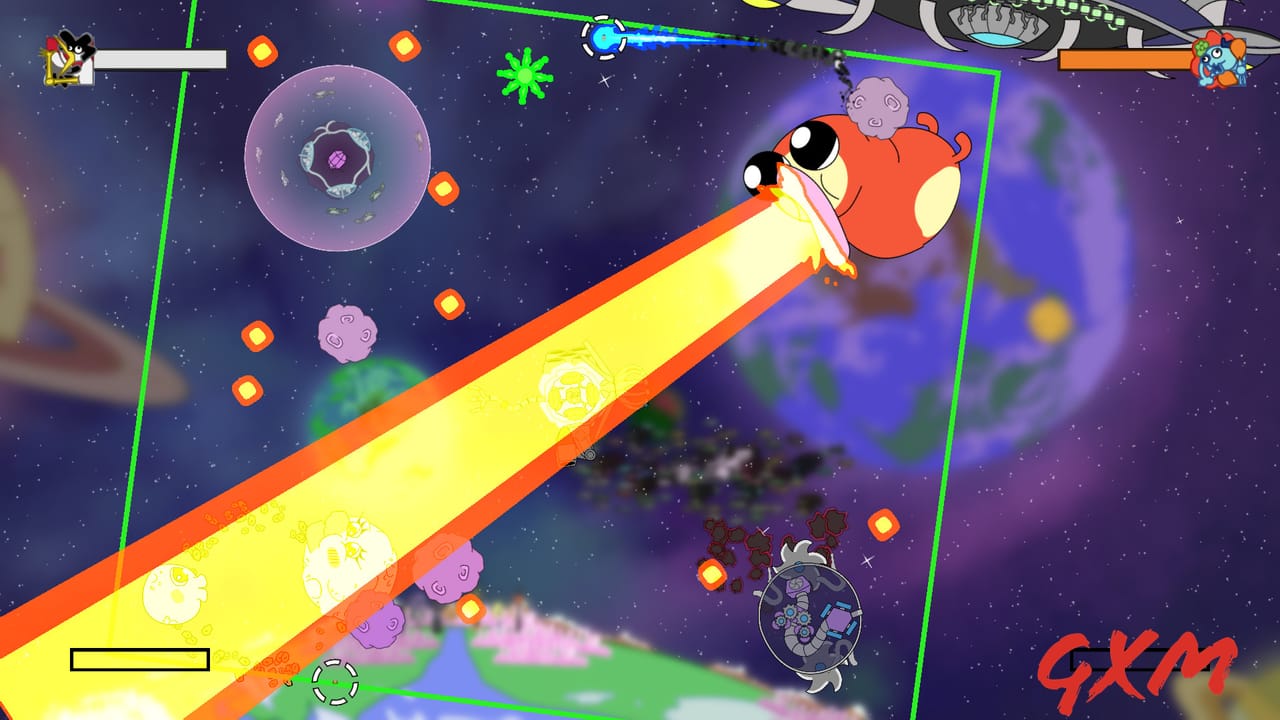Click the blue charged projectile near top
This screenshot has width=1280, height=720.
point(605,38)
